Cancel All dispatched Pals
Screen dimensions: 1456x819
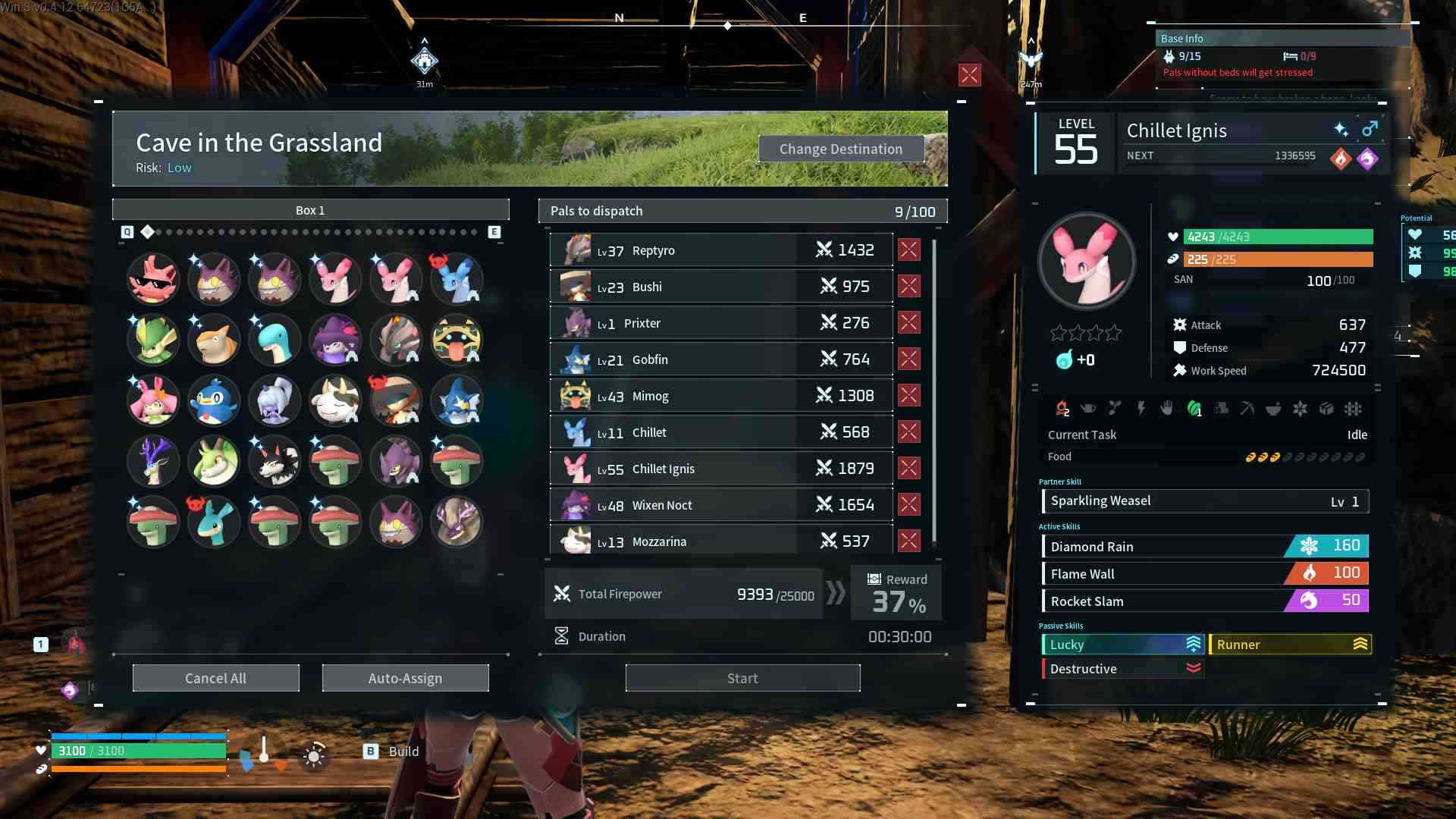tap(215, 678)
